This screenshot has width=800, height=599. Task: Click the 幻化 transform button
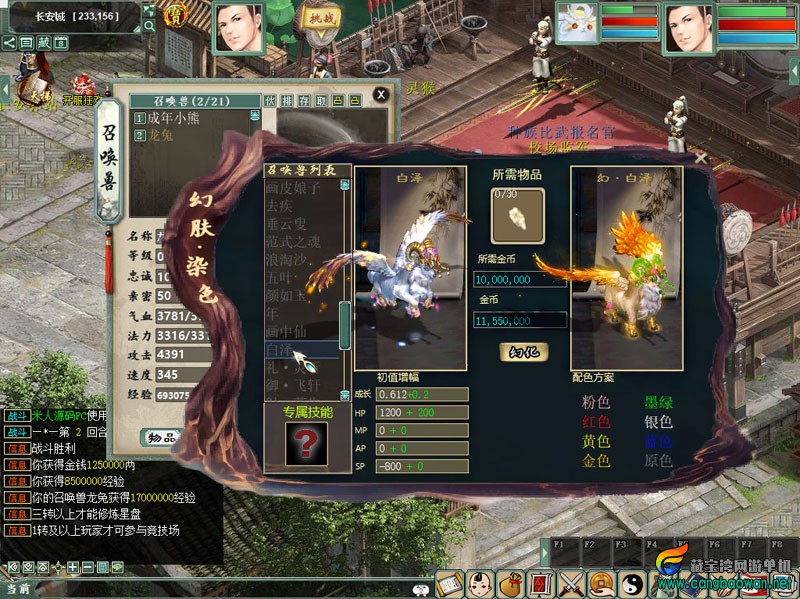[523, 352]
